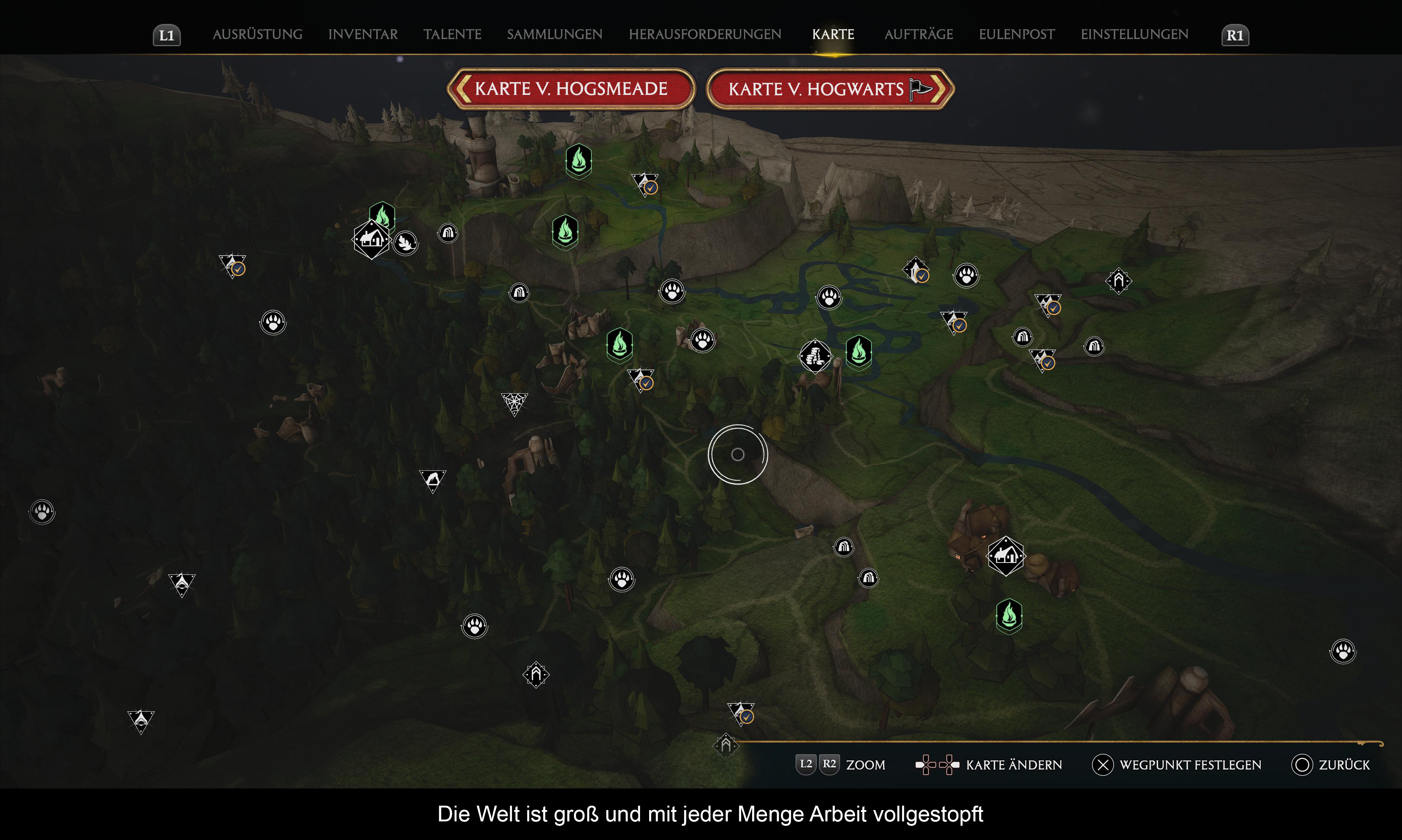Viewport: 1402px width, 840px height.
Task: Open the Eulenpost tab
Action: pos(1016,35)
